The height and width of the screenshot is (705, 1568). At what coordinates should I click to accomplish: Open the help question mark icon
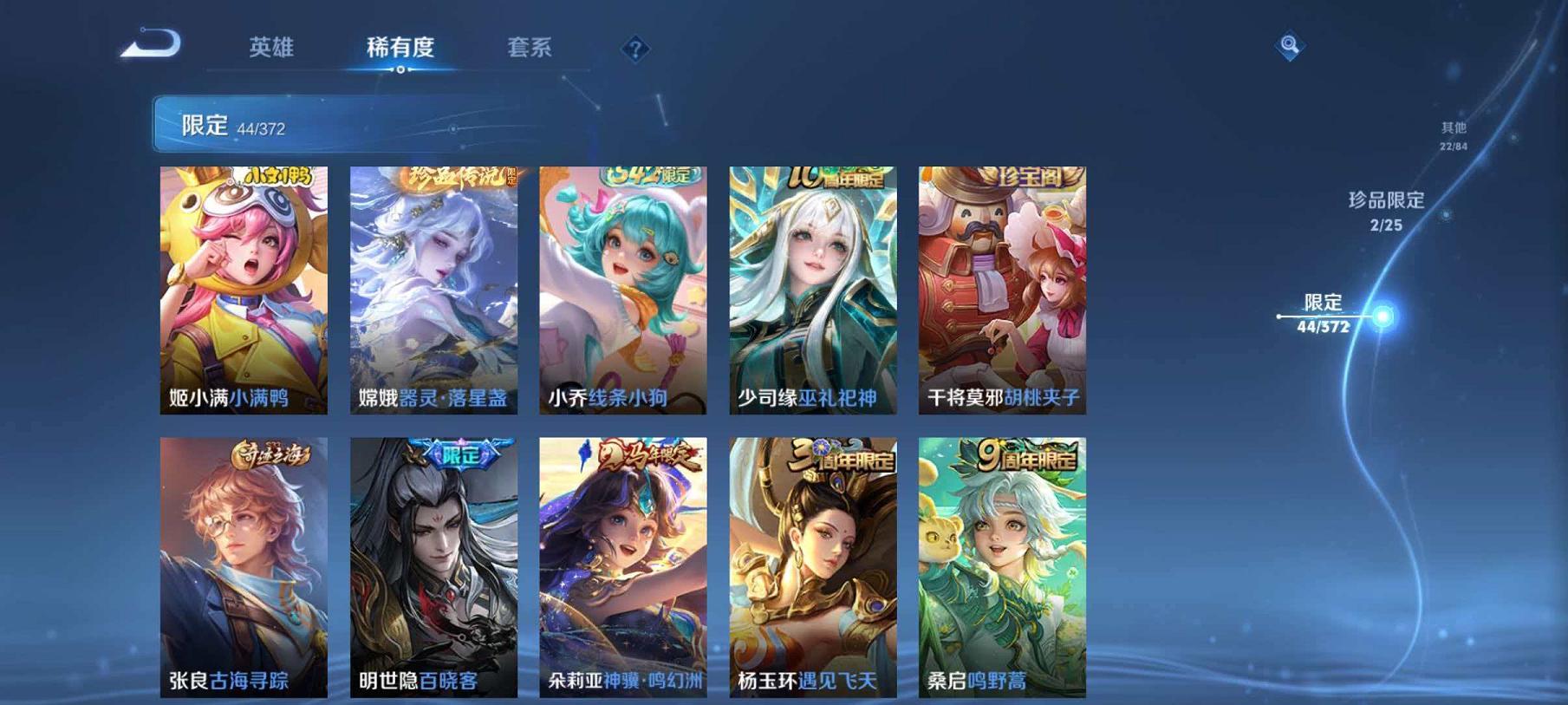point(637,49)
